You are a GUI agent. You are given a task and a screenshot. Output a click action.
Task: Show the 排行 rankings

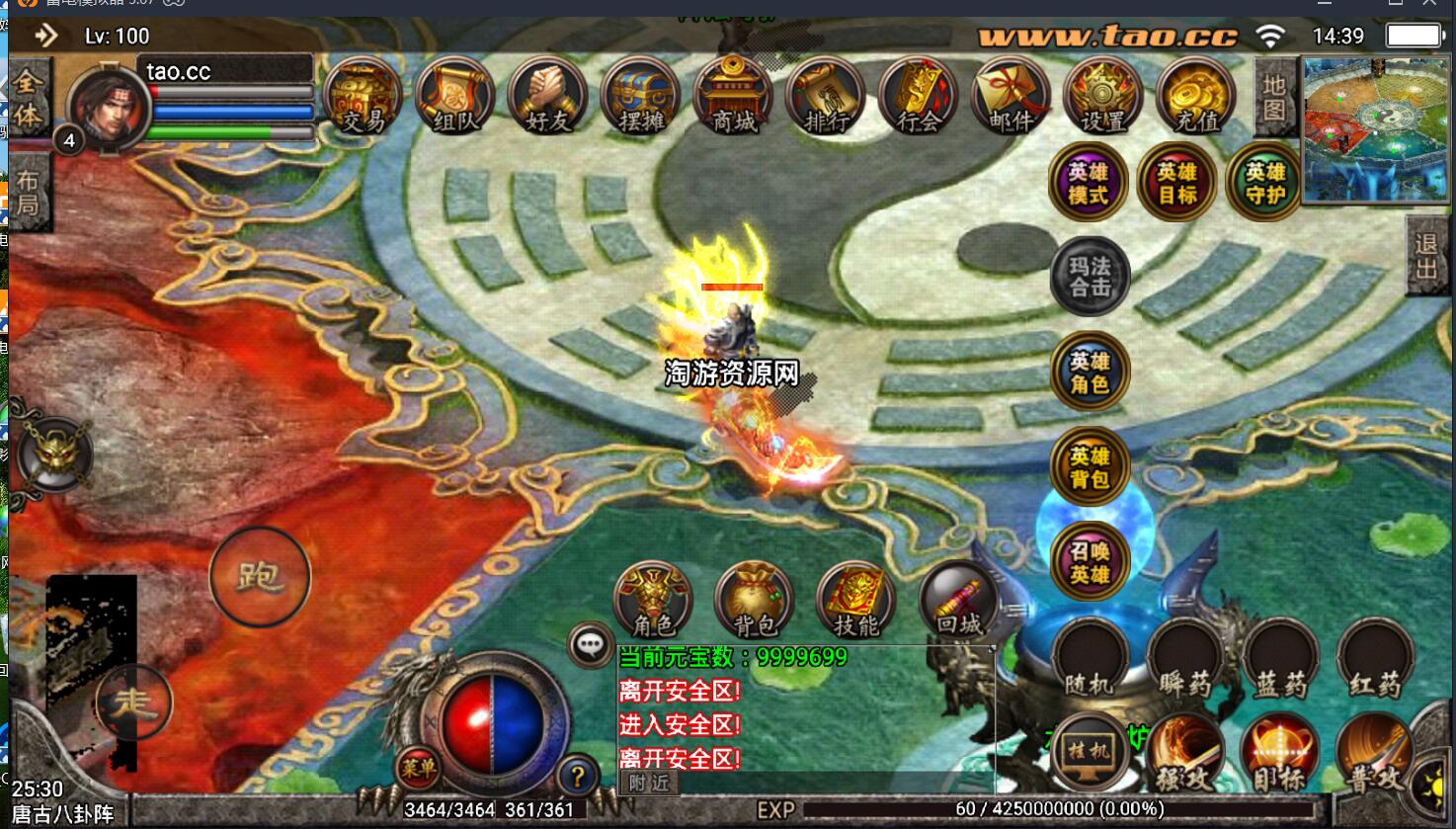tap(826, 97)
